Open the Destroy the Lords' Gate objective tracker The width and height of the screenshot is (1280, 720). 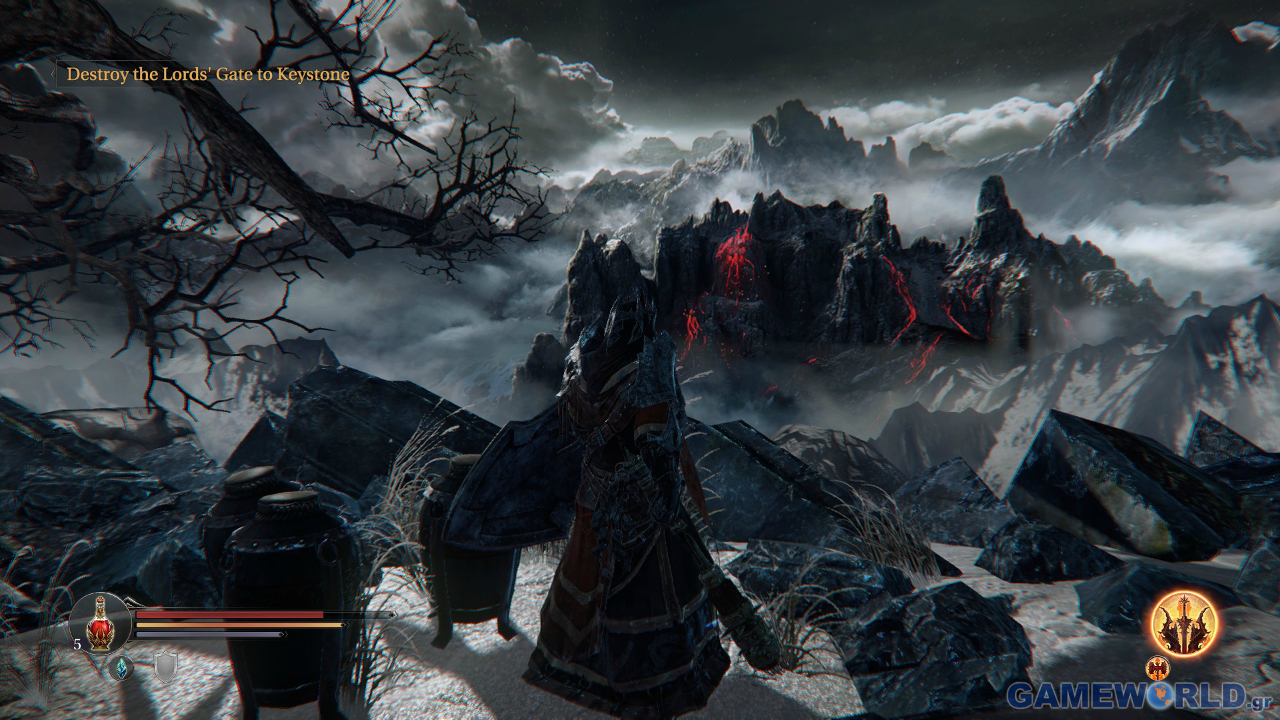208,74
